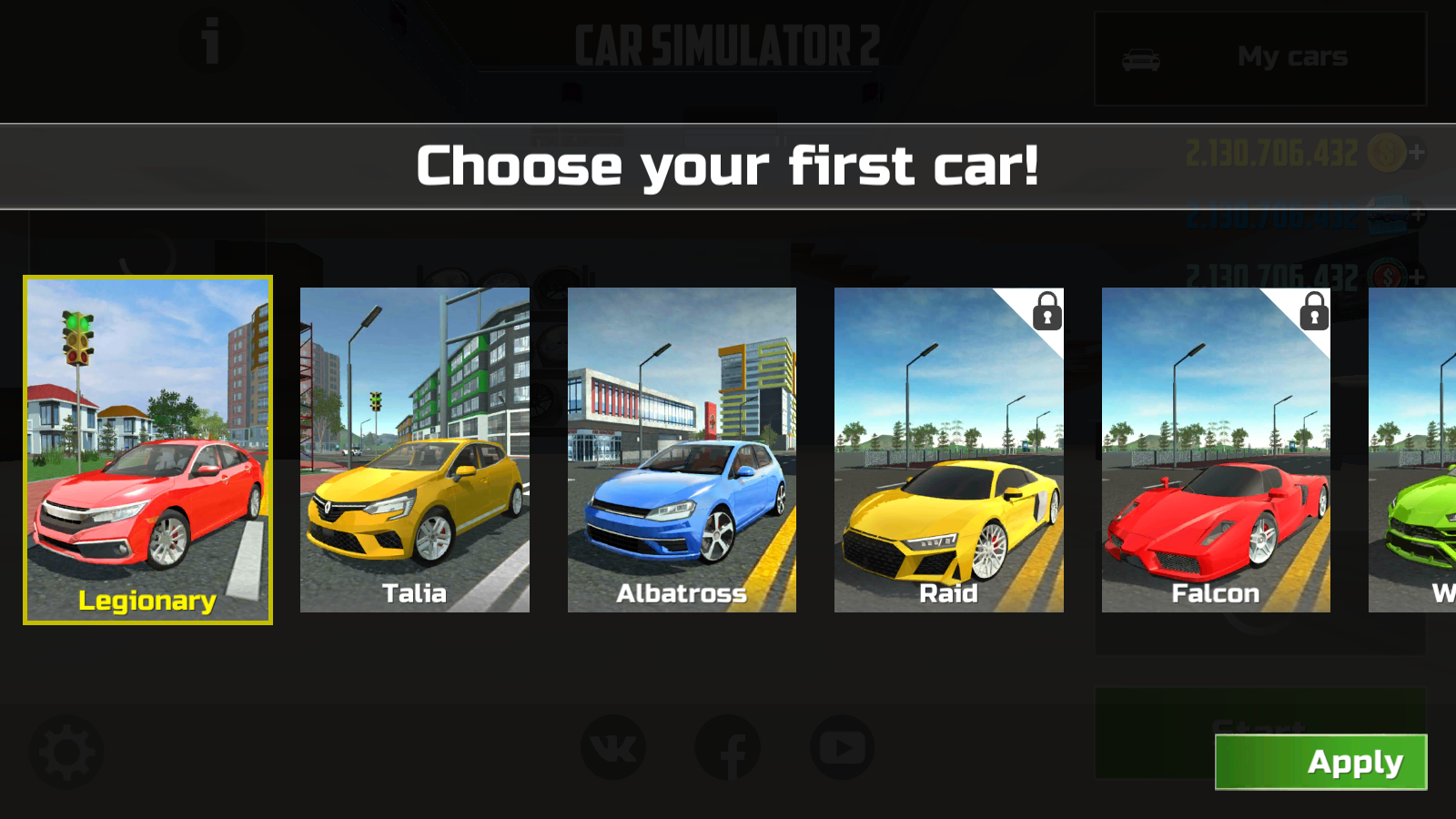The image size is (1456, 819).
Task: Click the car silhouette icon beside My cars
Action: 1140,56
